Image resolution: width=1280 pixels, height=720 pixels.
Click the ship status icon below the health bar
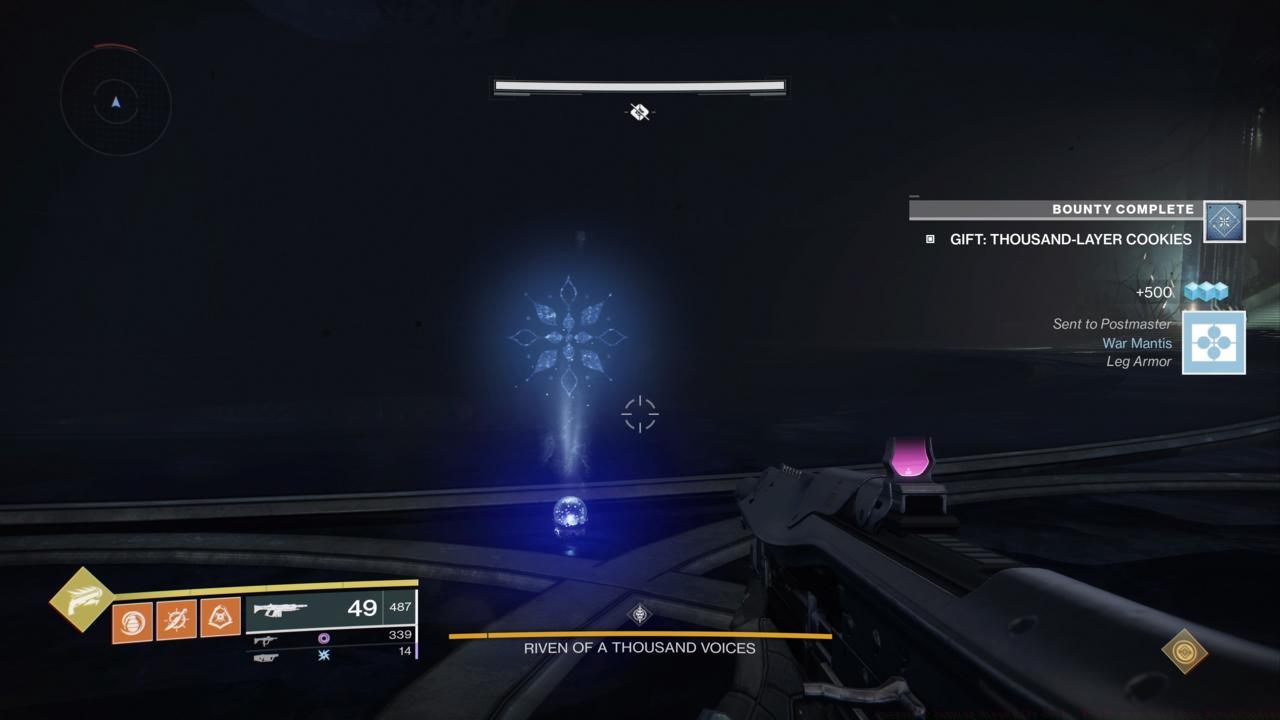[x=640, y=113]
